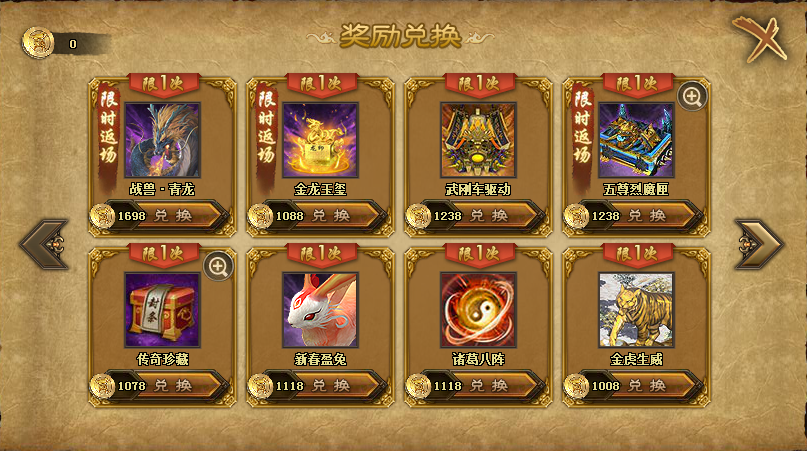This screenshot has height=451, width=807.
Task: Select the 武刚车驱动 chariot icon
Action: click(478, 139)
